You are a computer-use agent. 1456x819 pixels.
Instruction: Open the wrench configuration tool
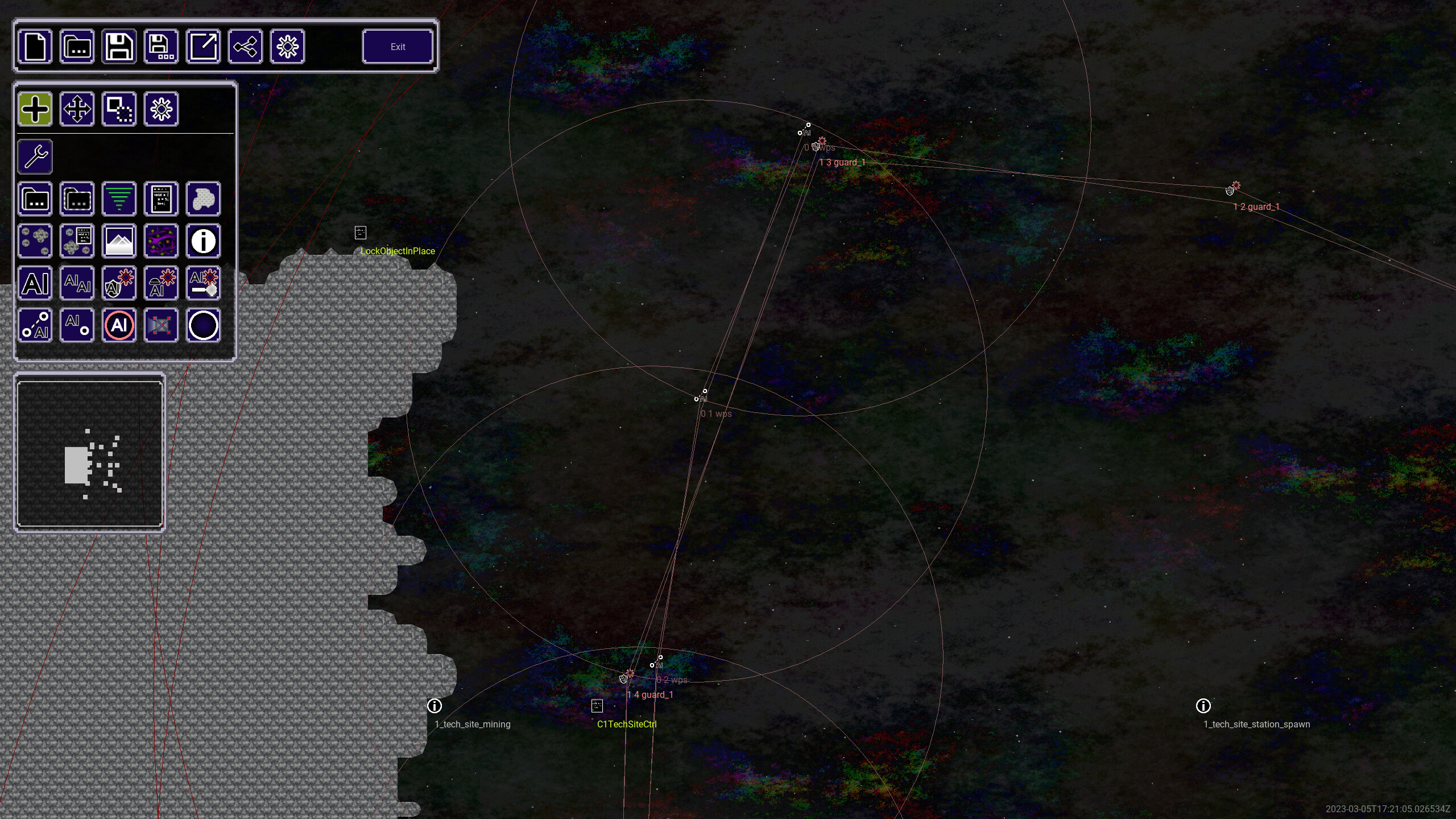pyautogui.click(x=35, y=156)
